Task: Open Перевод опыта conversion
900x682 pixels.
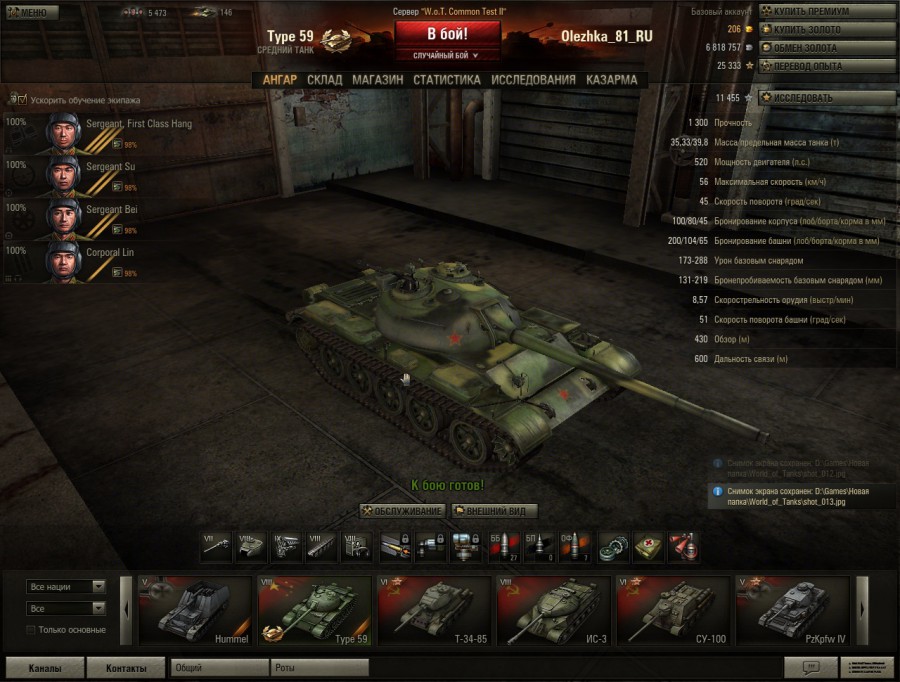Action: point(827,66)
